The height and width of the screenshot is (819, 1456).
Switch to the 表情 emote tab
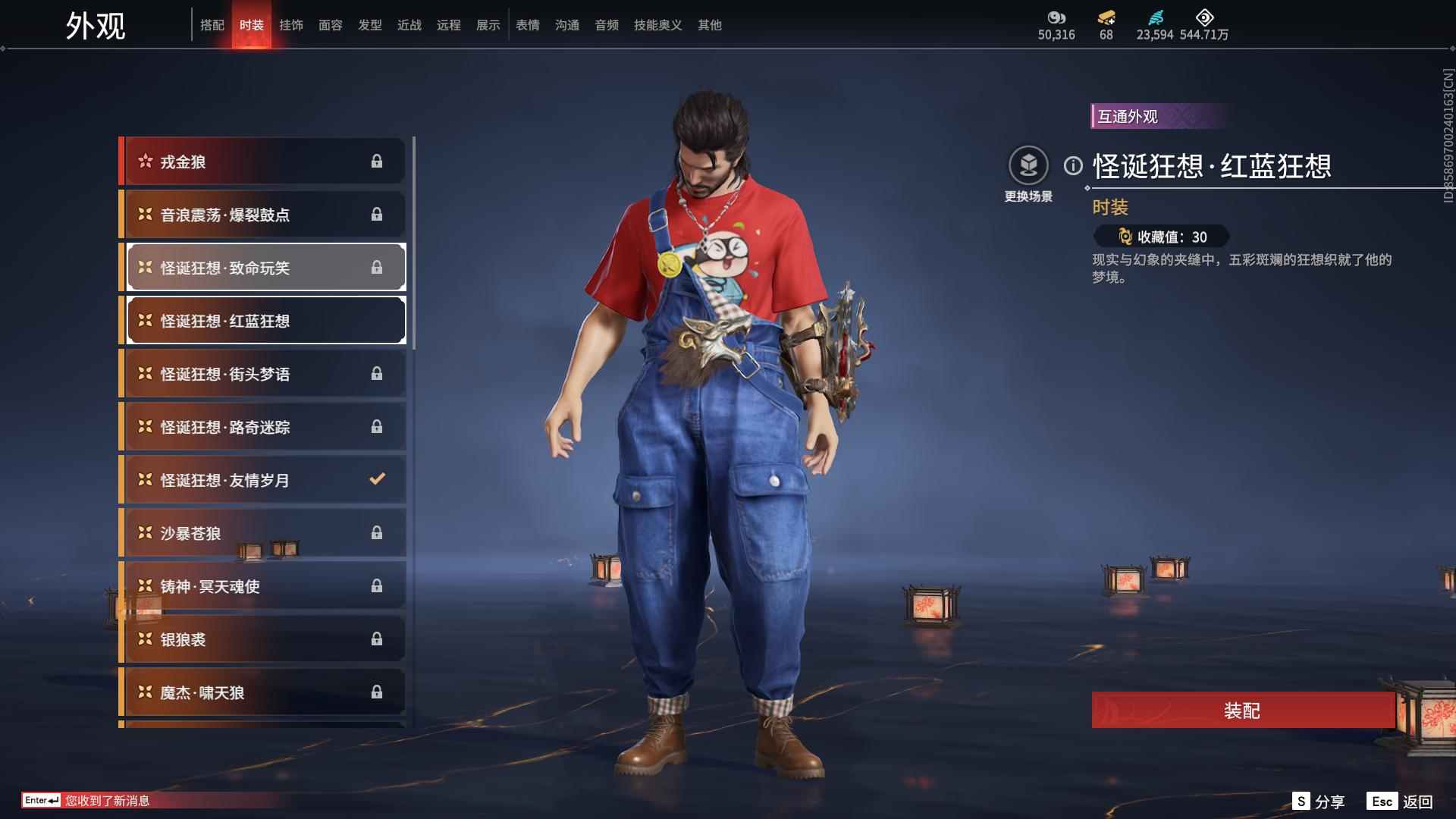(x=527, y=24)
